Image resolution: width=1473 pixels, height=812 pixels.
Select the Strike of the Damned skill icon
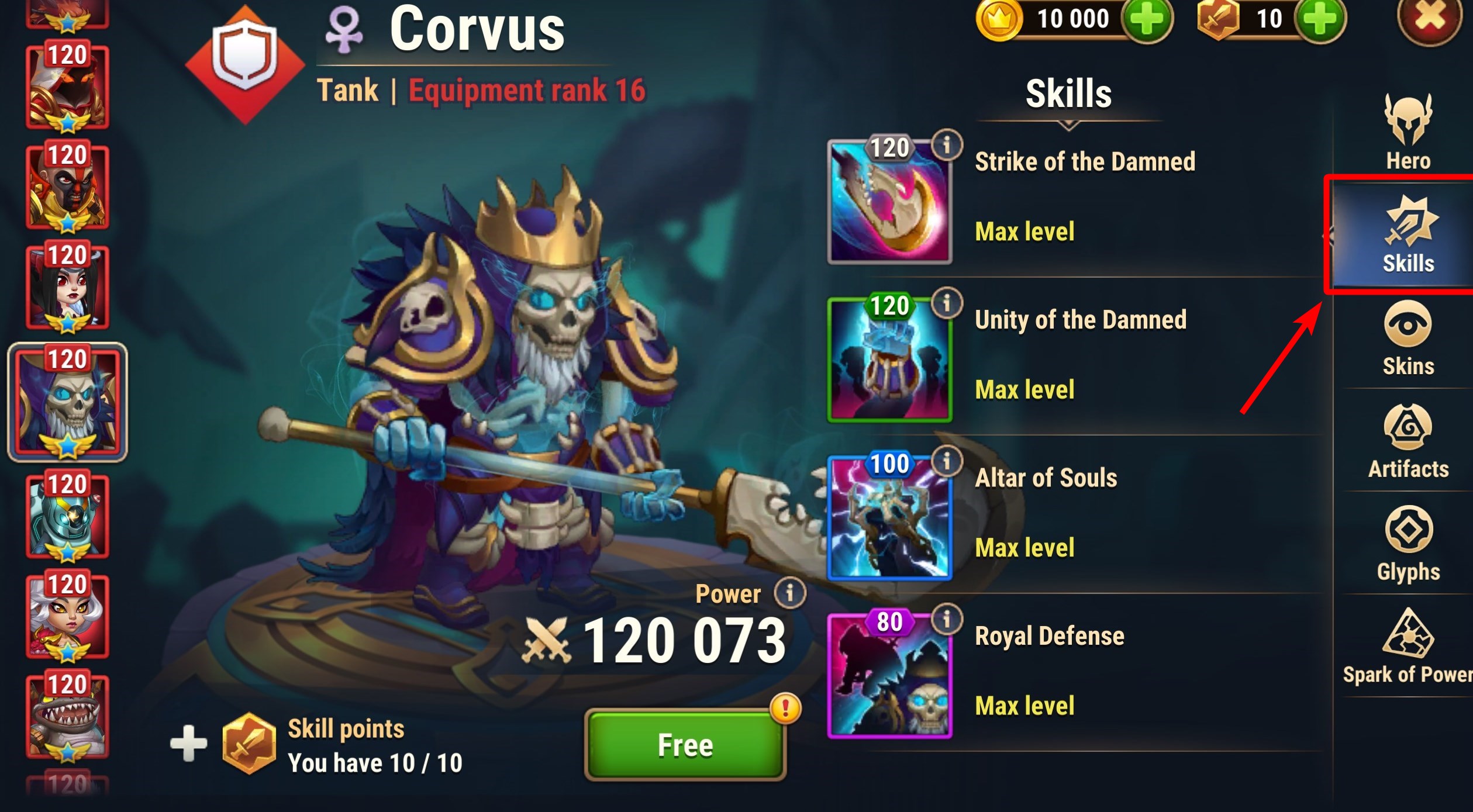point(889,202)
